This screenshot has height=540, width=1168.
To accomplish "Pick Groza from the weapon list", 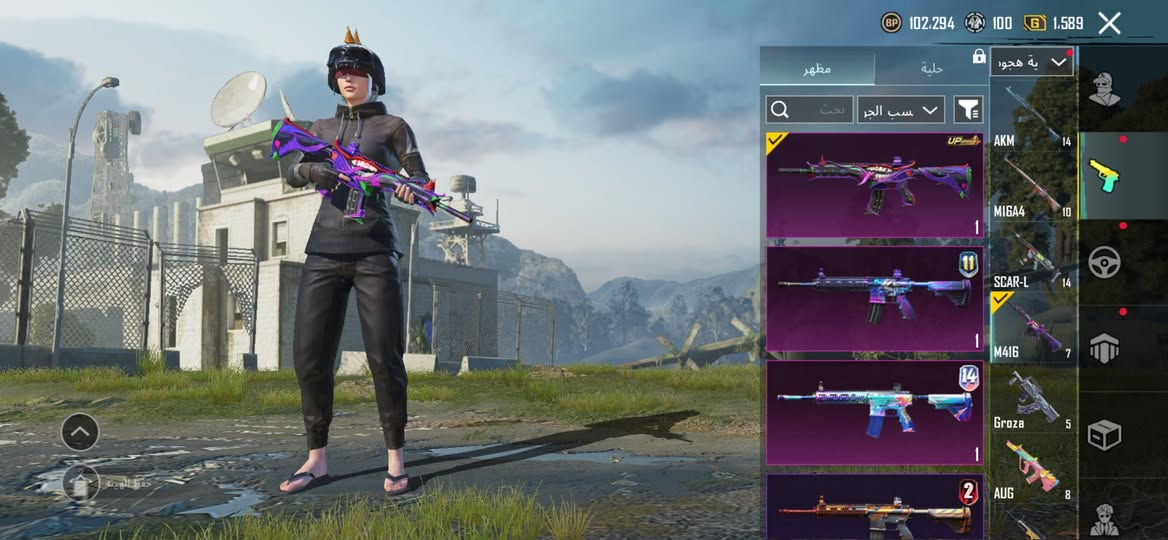I will click(x=1033, y=400).
